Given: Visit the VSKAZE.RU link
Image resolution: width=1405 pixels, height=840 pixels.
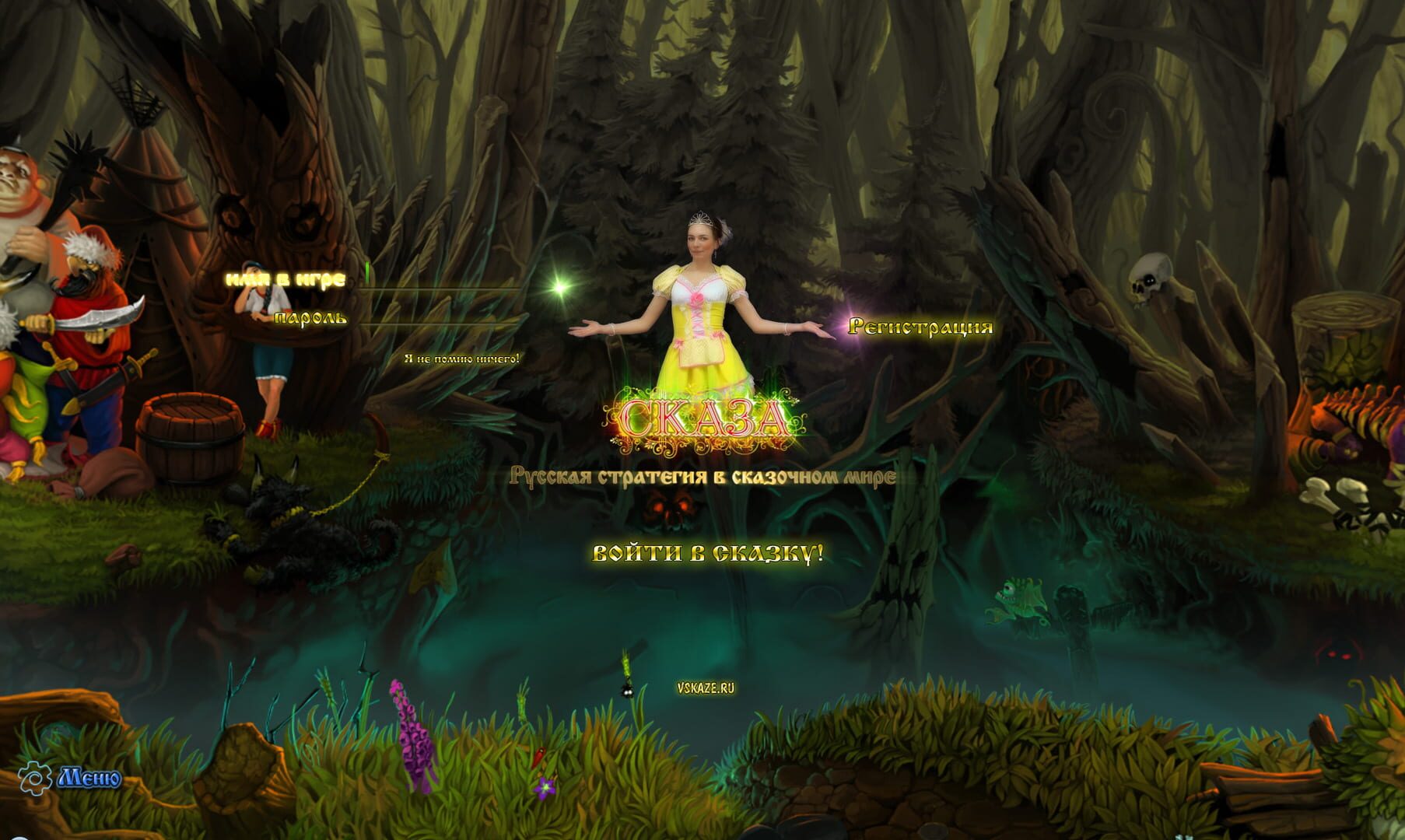Looking at the screenshot, I should 706,688.
